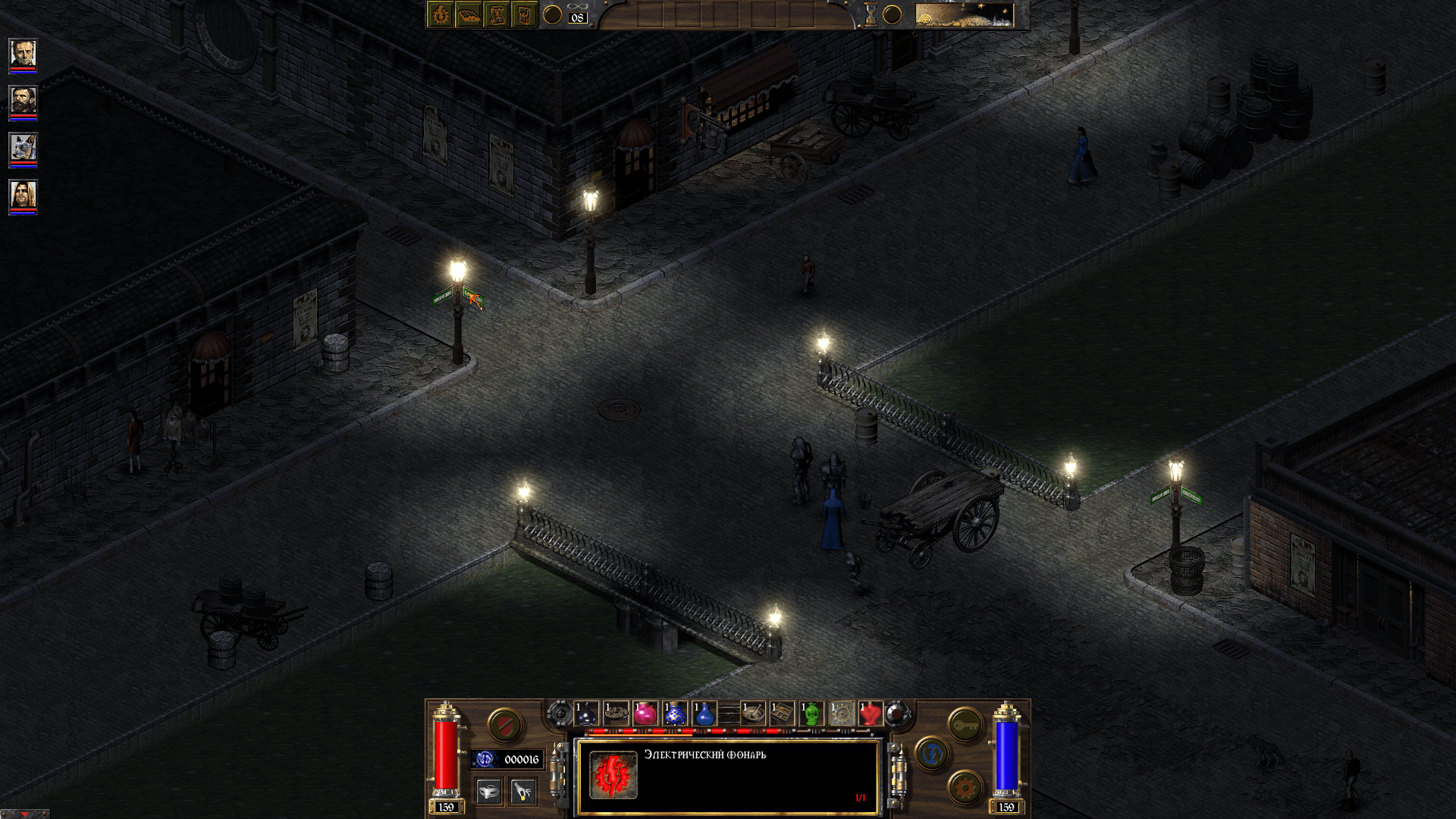Viewport: 1456px width, 819px height.
Task: Open the character sheet gear icon
Action: [x=440, y=15]
